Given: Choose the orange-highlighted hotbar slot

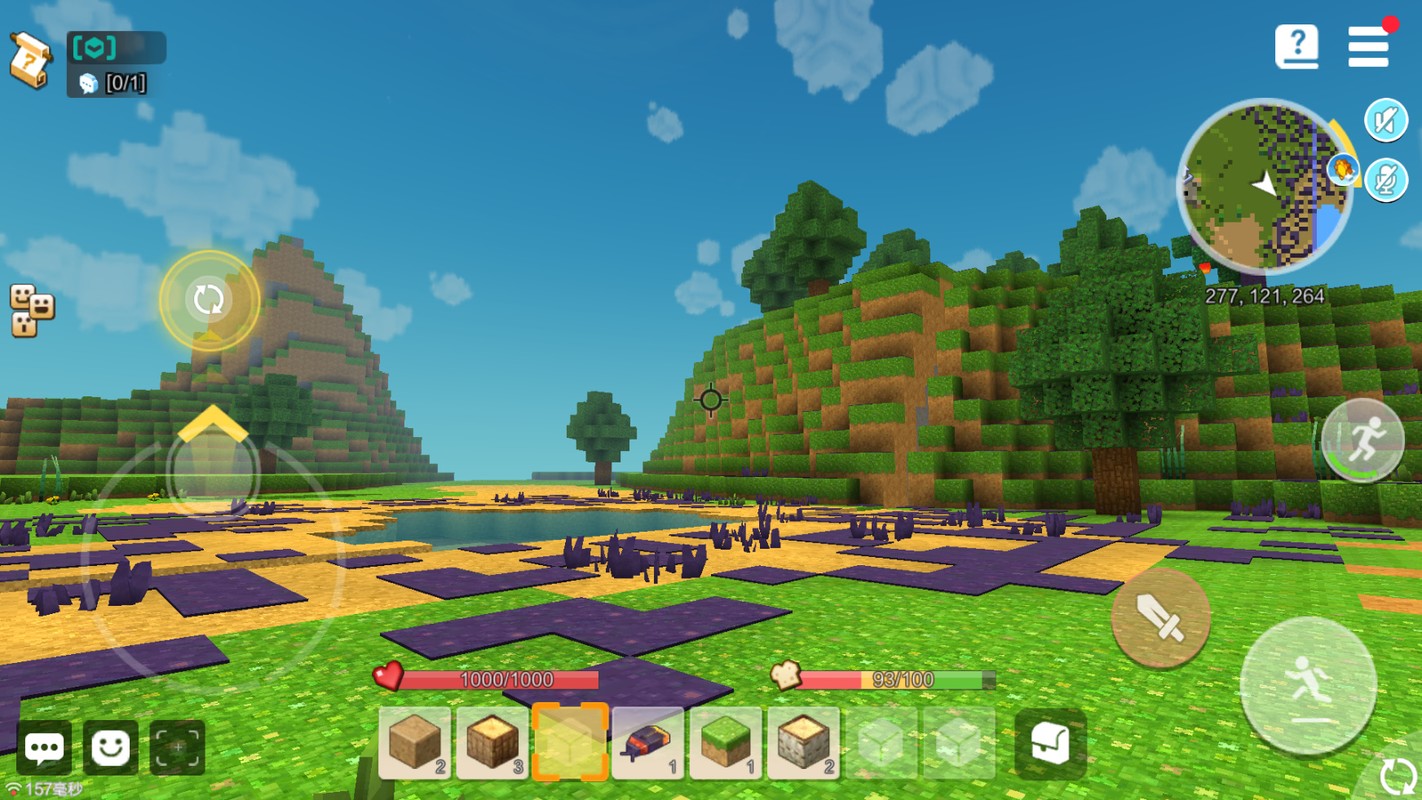Looking at the screenshot, I should point(570,742).
